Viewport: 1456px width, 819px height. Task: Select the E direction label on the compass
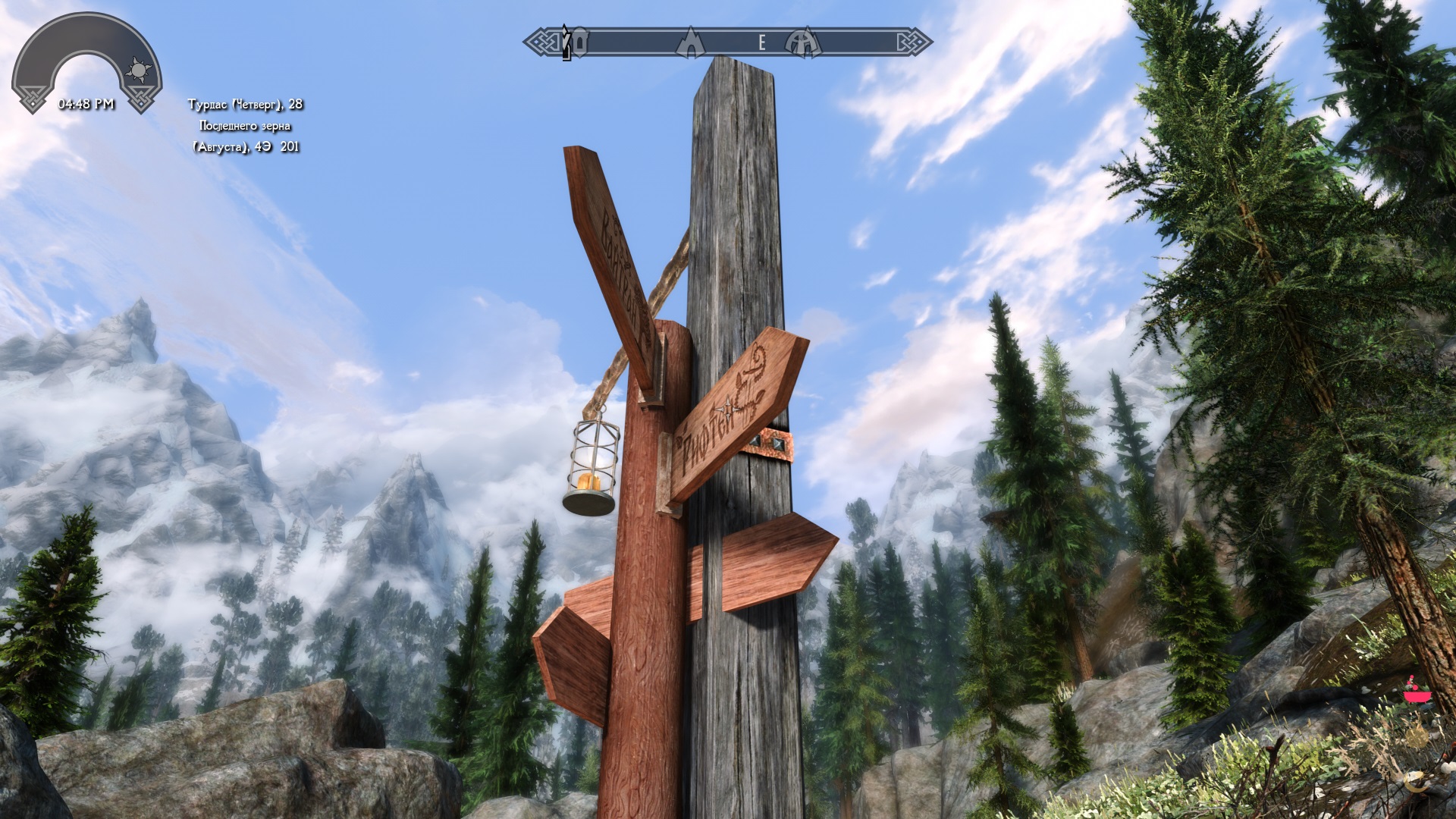pyautogui.click(x=762, y=43)
